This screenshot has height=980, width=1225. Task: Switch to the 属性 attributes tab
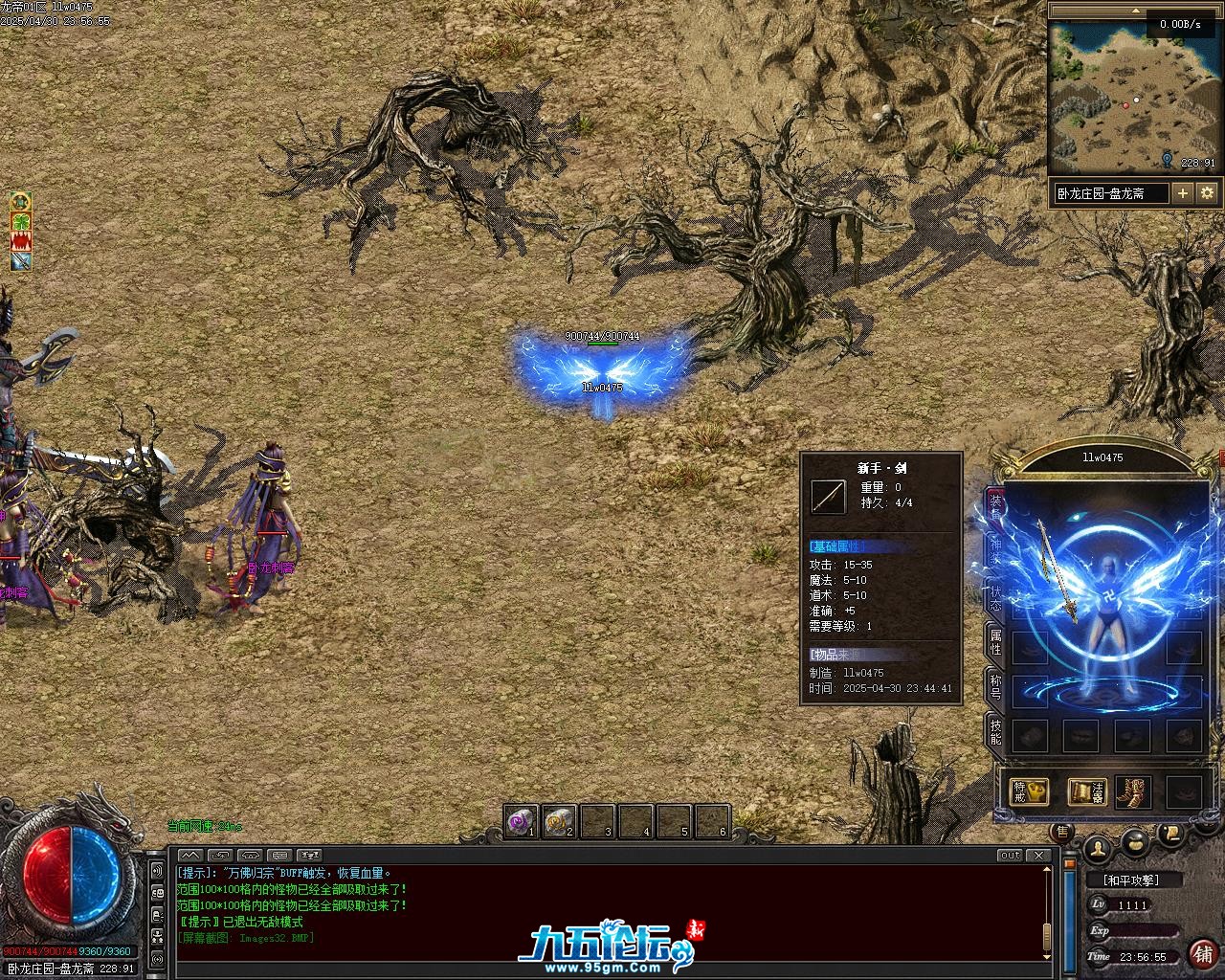click(995, 641)
